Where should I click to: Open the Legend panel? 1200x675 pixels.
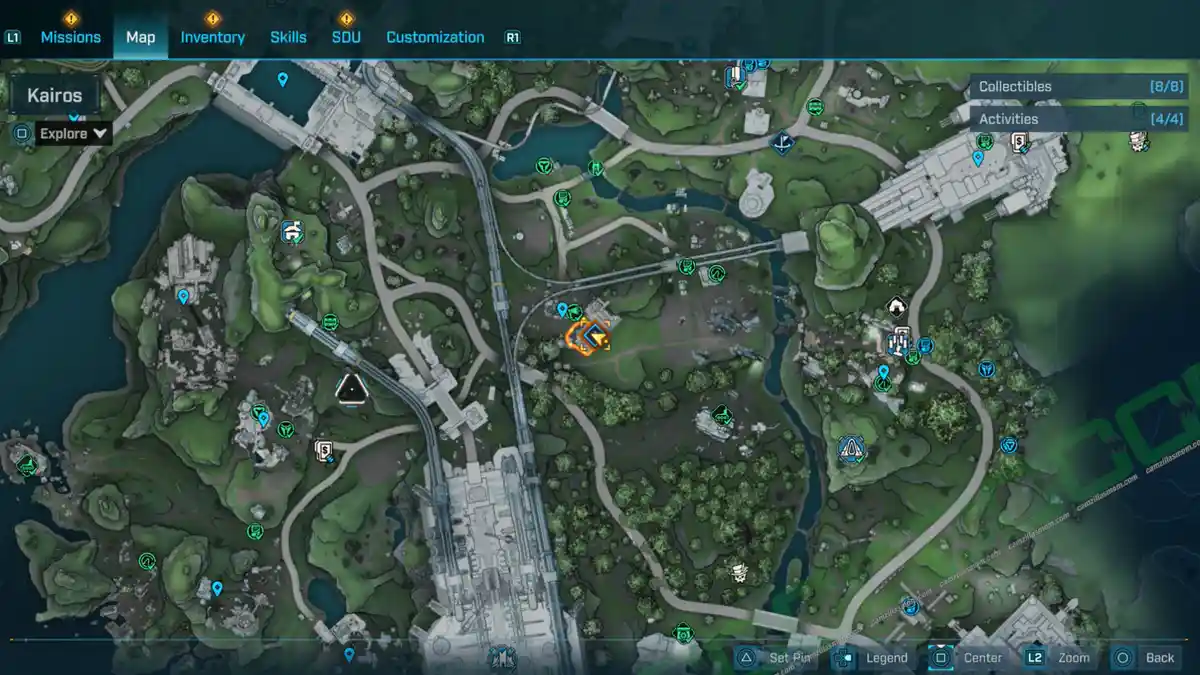click(875, 657)
